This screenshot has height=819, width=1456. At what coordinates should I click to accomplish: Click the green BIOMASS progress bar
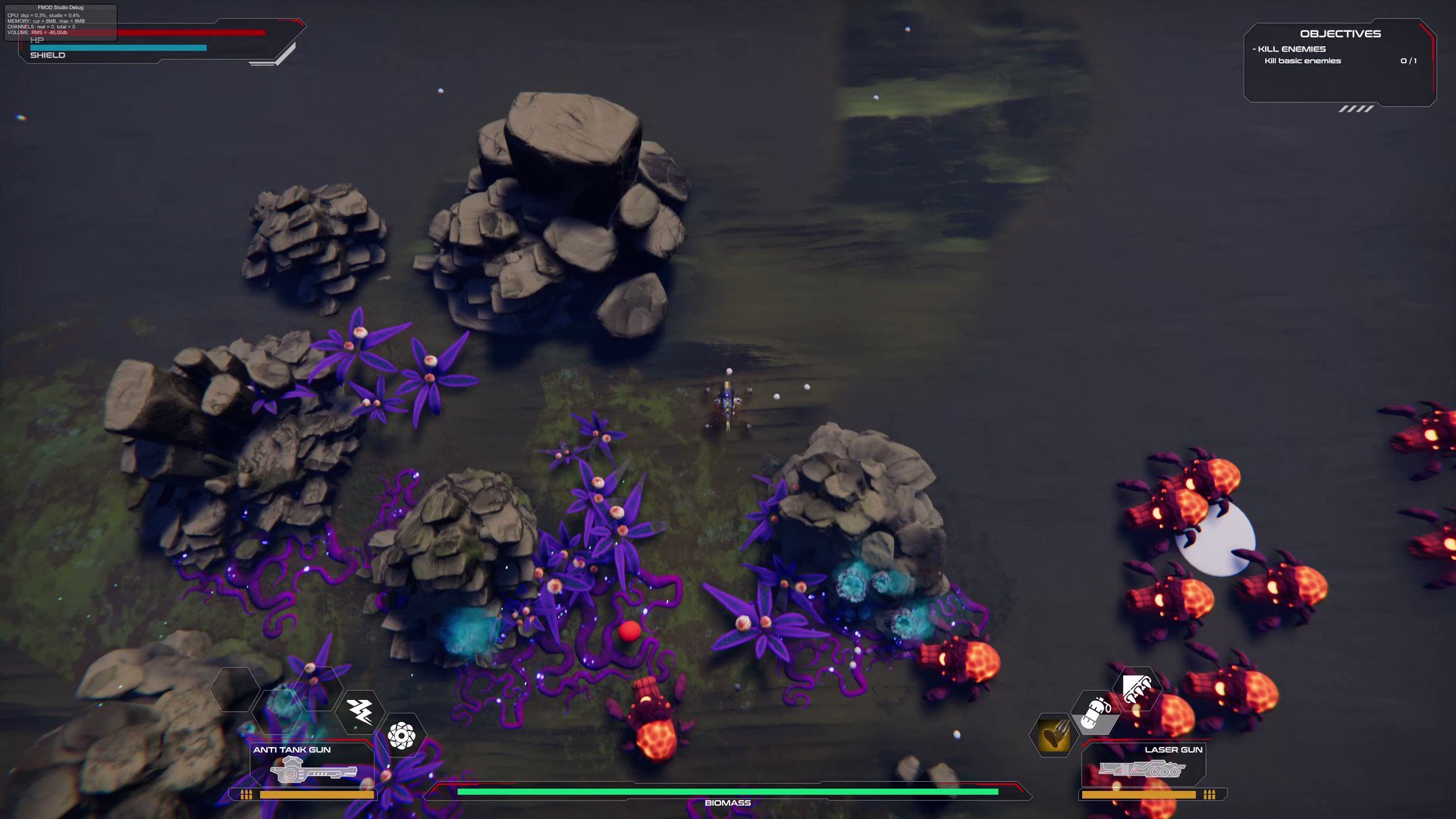(x=728, y=790)
